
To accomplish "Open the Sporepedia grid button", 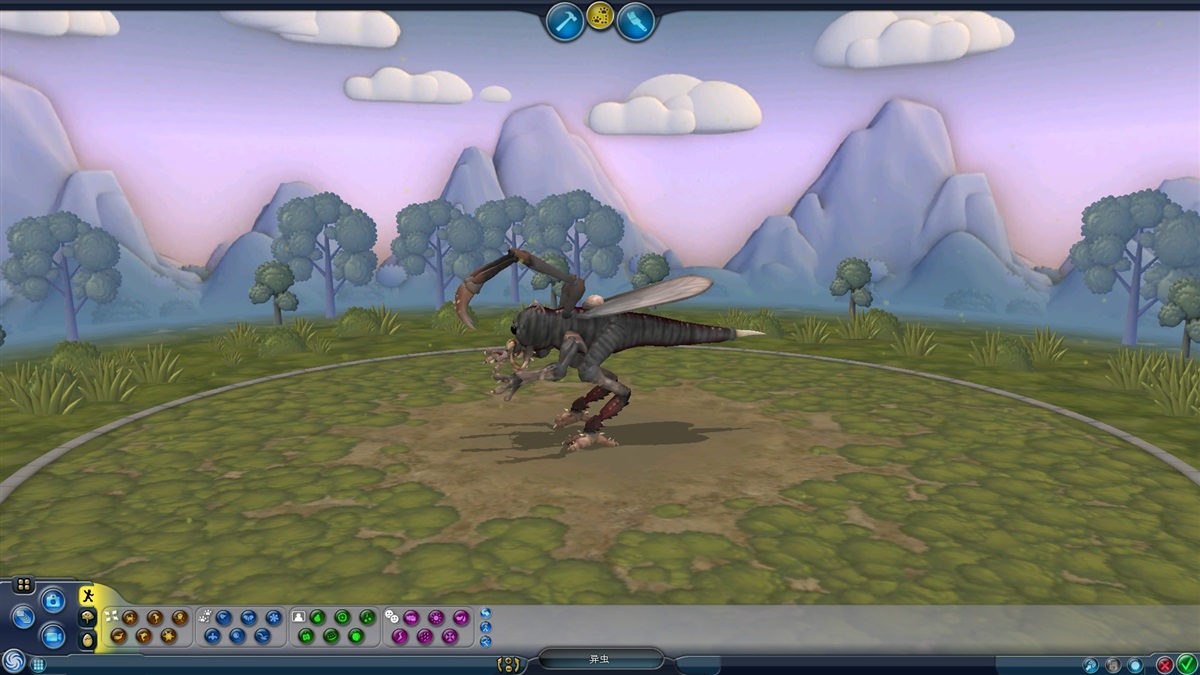I will 38,664.
